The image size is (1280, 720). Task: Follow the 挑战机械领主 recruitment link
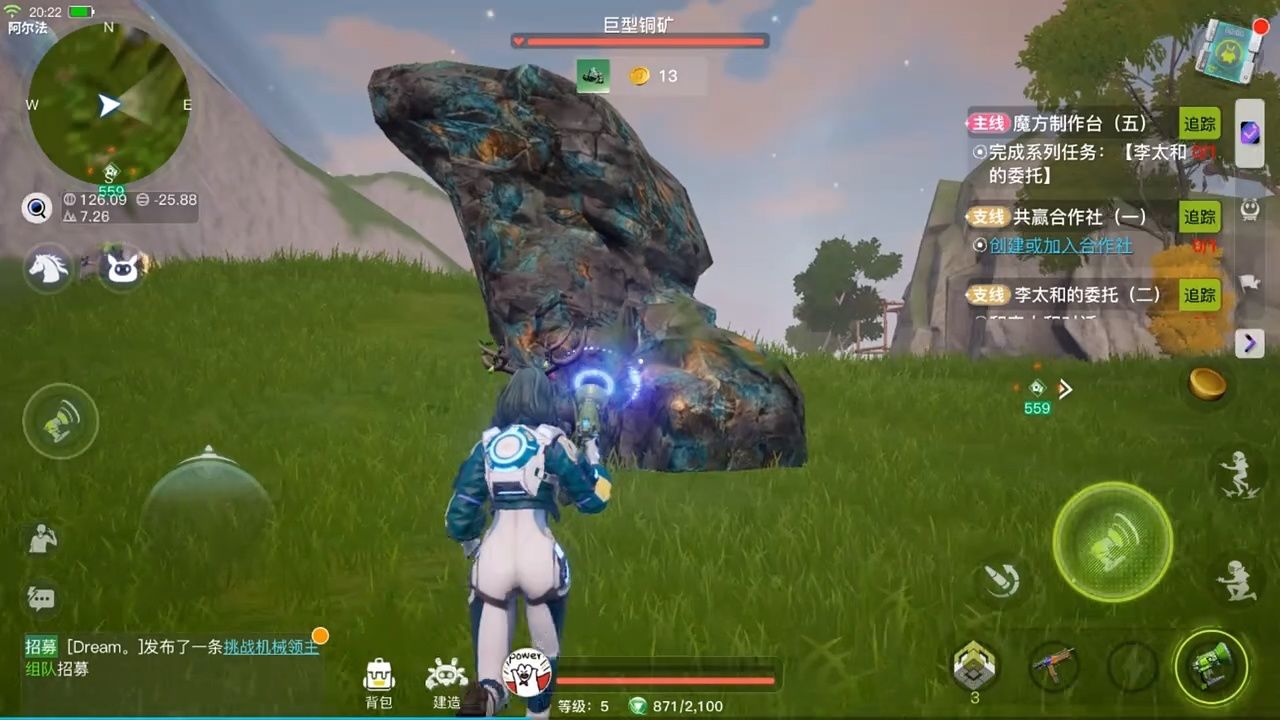271,647
